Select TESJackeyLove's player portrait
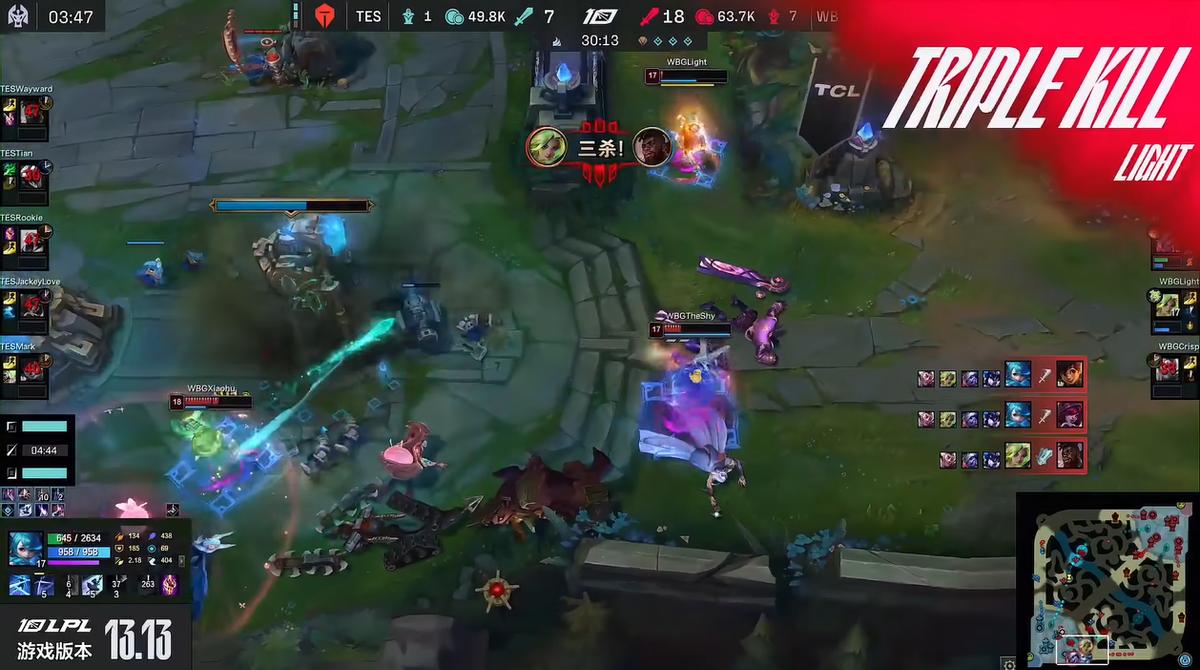This screenshot has width=1200, height=670. click(31, 305)
